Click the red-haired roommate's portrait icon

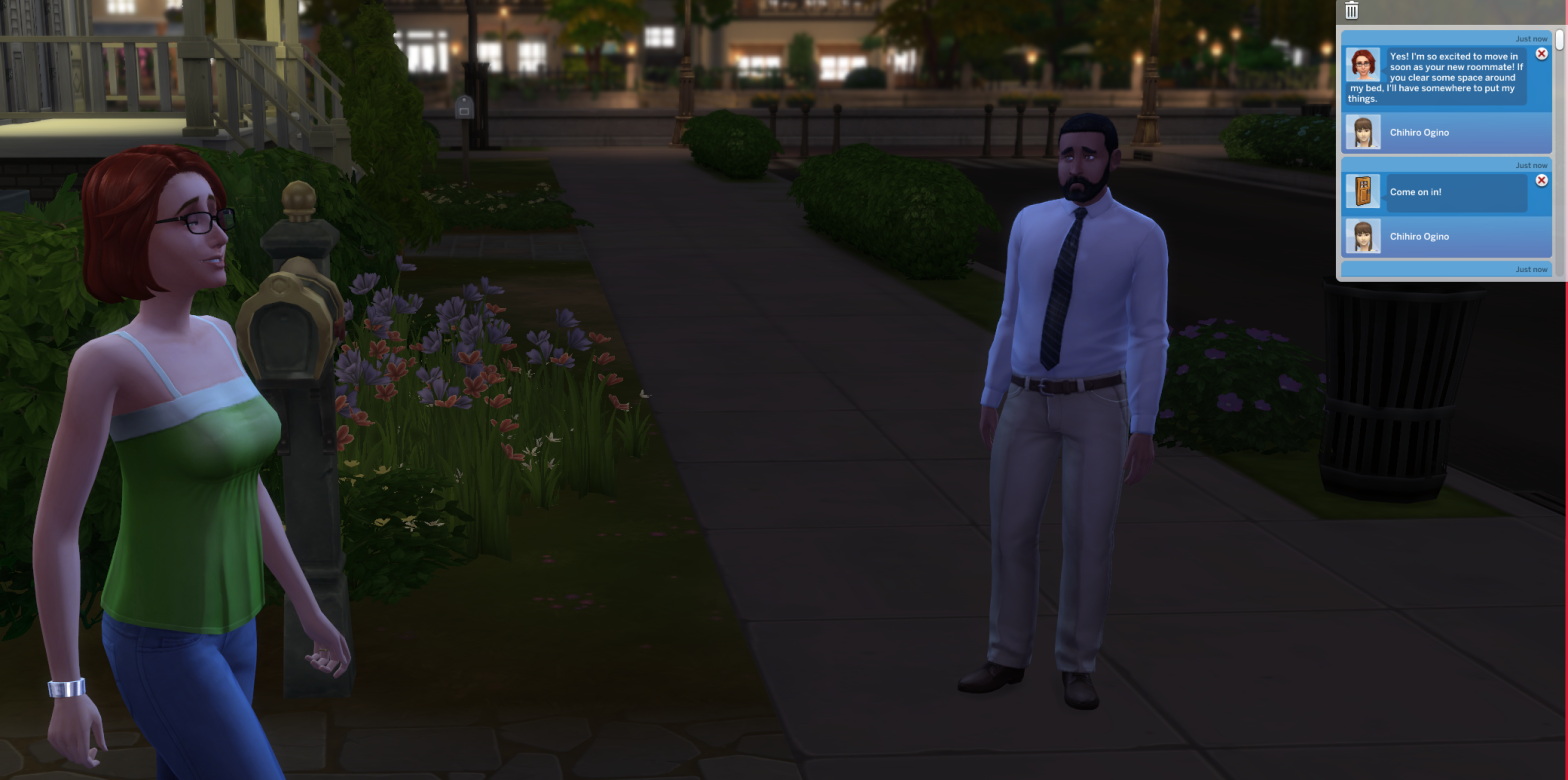point(1362,64)
